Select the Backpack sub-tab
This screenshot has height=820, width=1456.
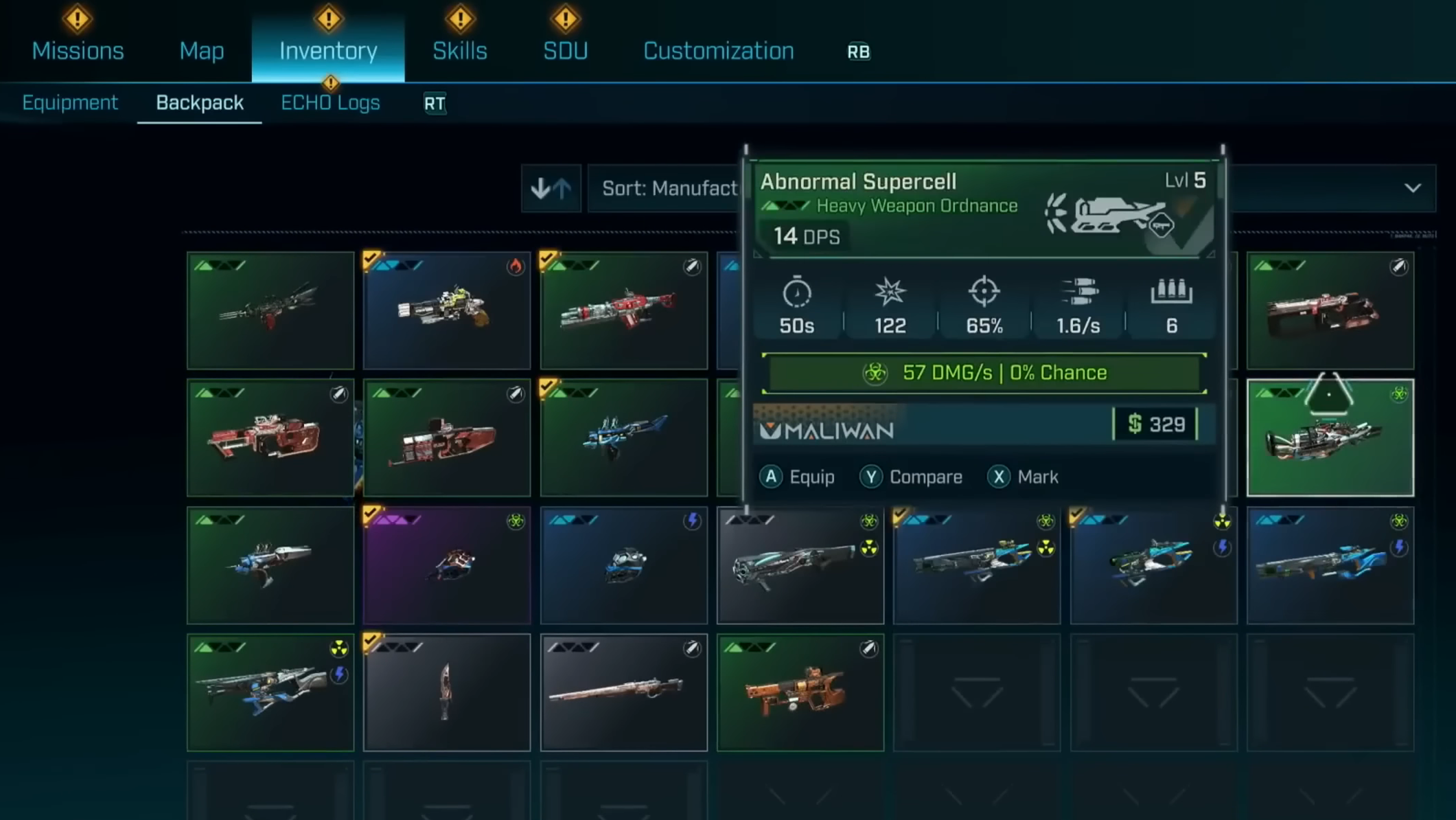(199, 103)
